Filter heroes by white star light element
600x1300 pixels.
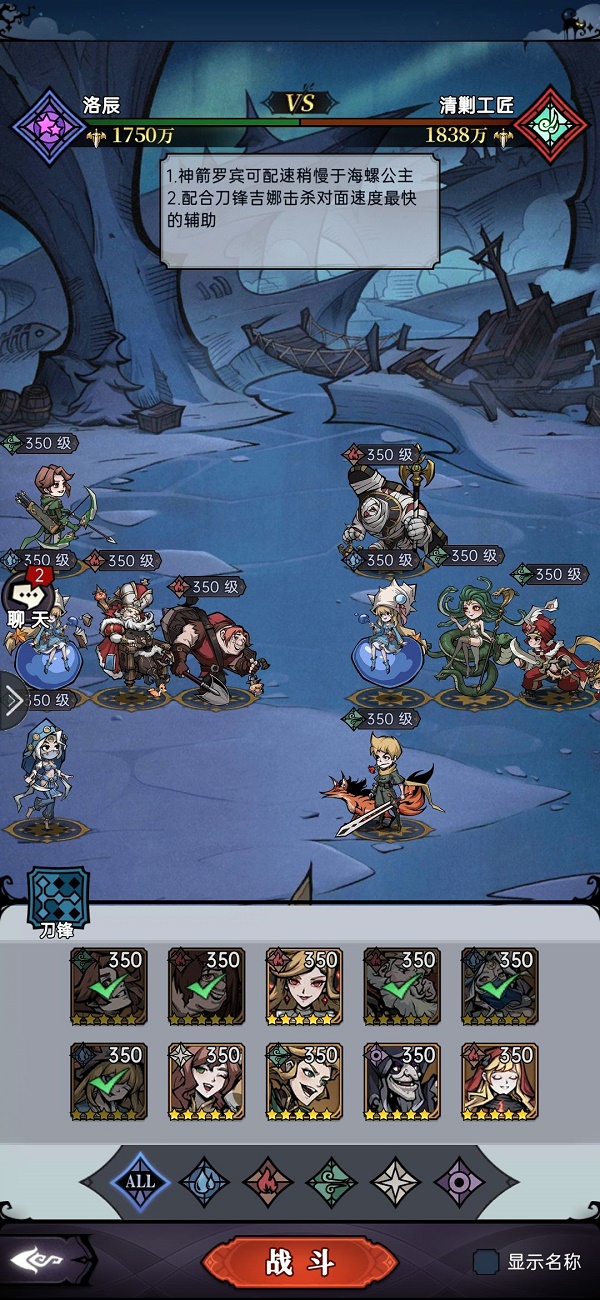(396, 1181)
